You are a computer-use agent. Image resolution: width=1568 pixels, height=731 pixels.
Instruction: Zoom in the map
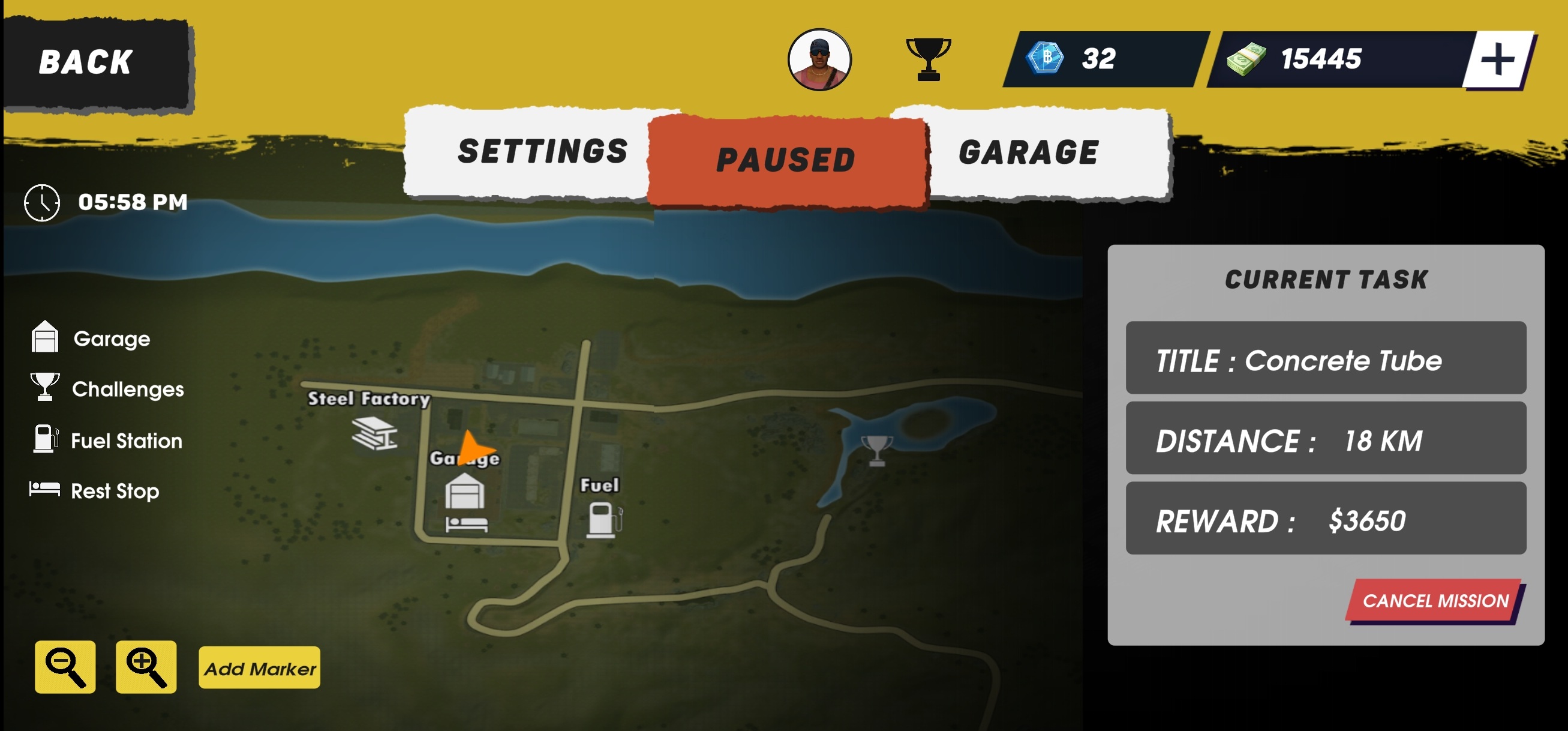click(146, 667)
